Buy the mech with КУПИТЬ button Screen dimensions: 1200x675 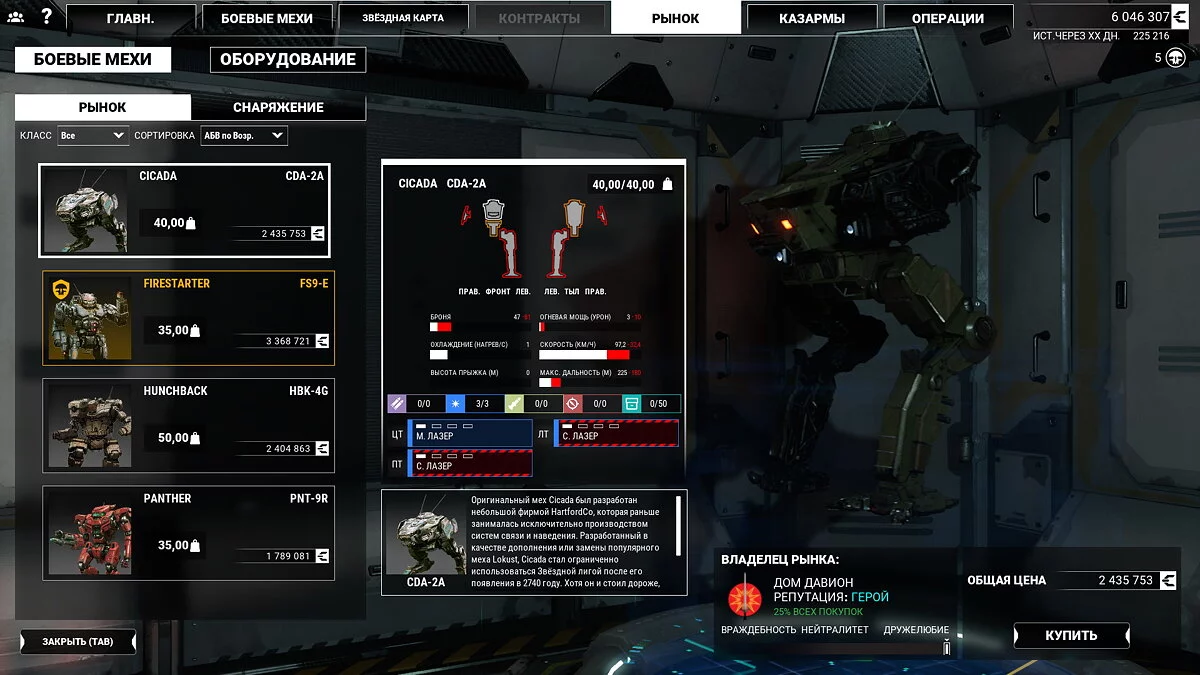tap(1071, 635)
